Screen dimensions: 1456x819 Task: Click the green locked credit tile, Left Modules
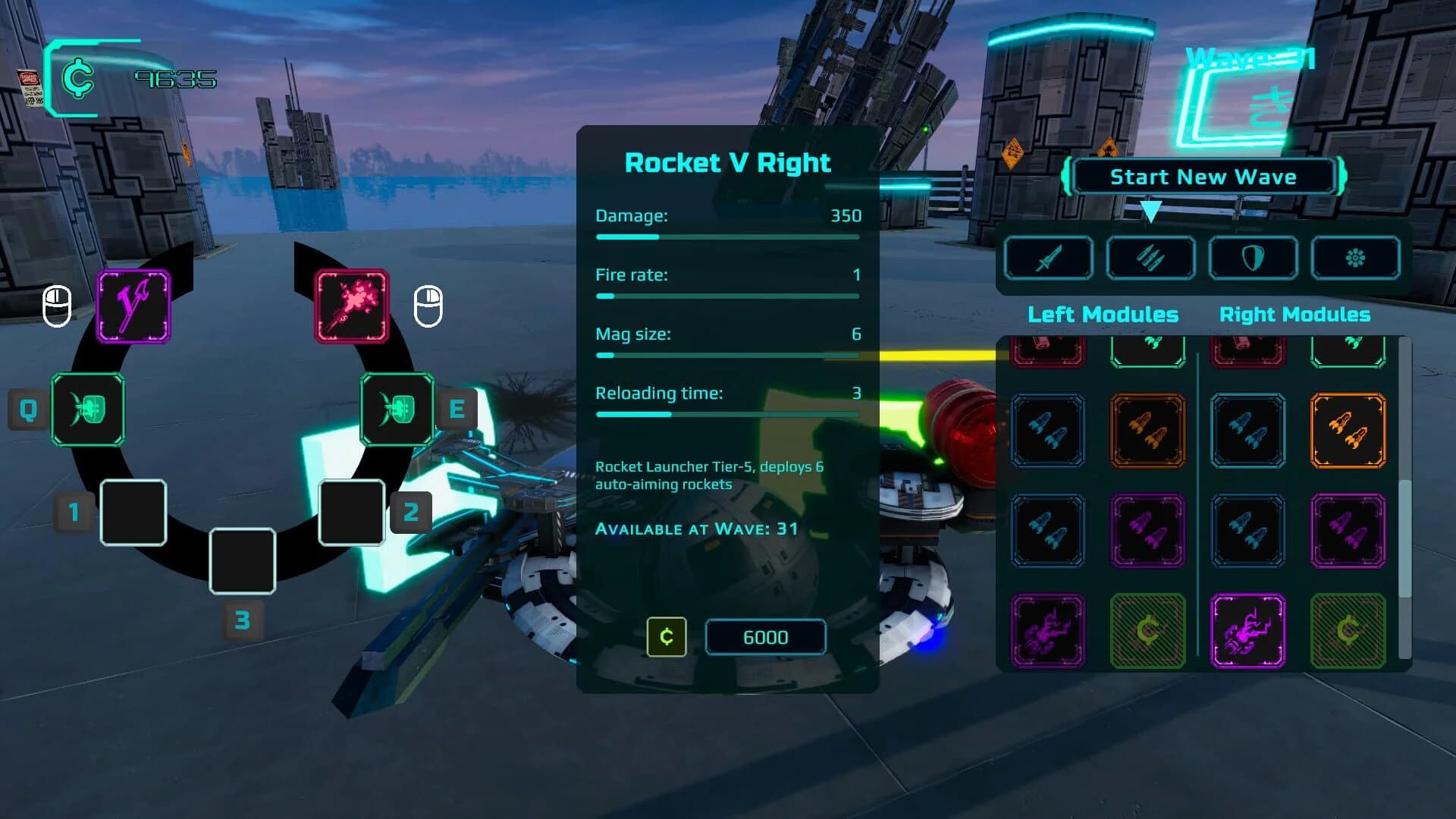pos(1147,631)
